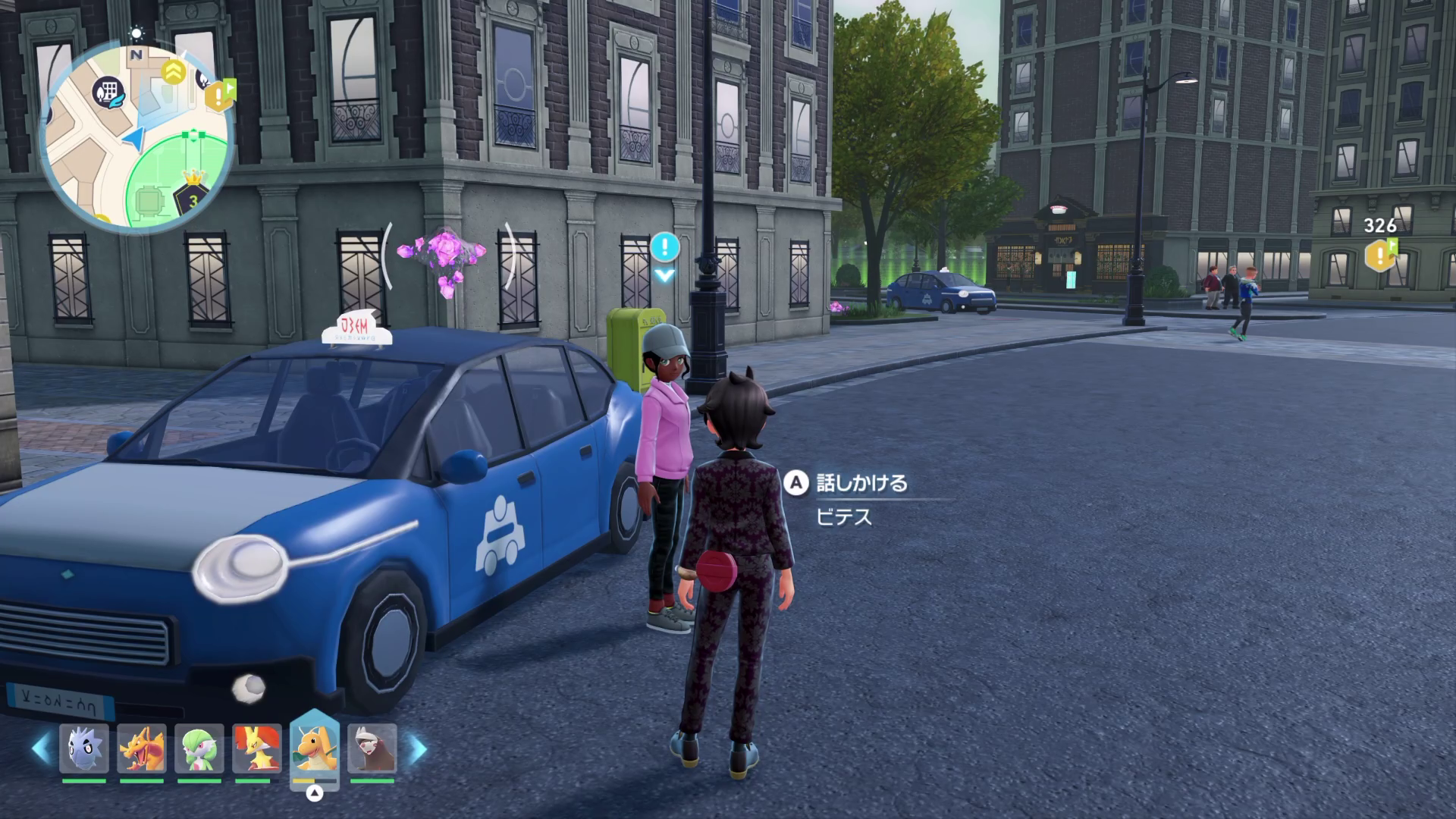The width and height of the screenshot is (1456, 819).
Task: Click the yellow double-chevron minimap marker
Action: [174, 72]
